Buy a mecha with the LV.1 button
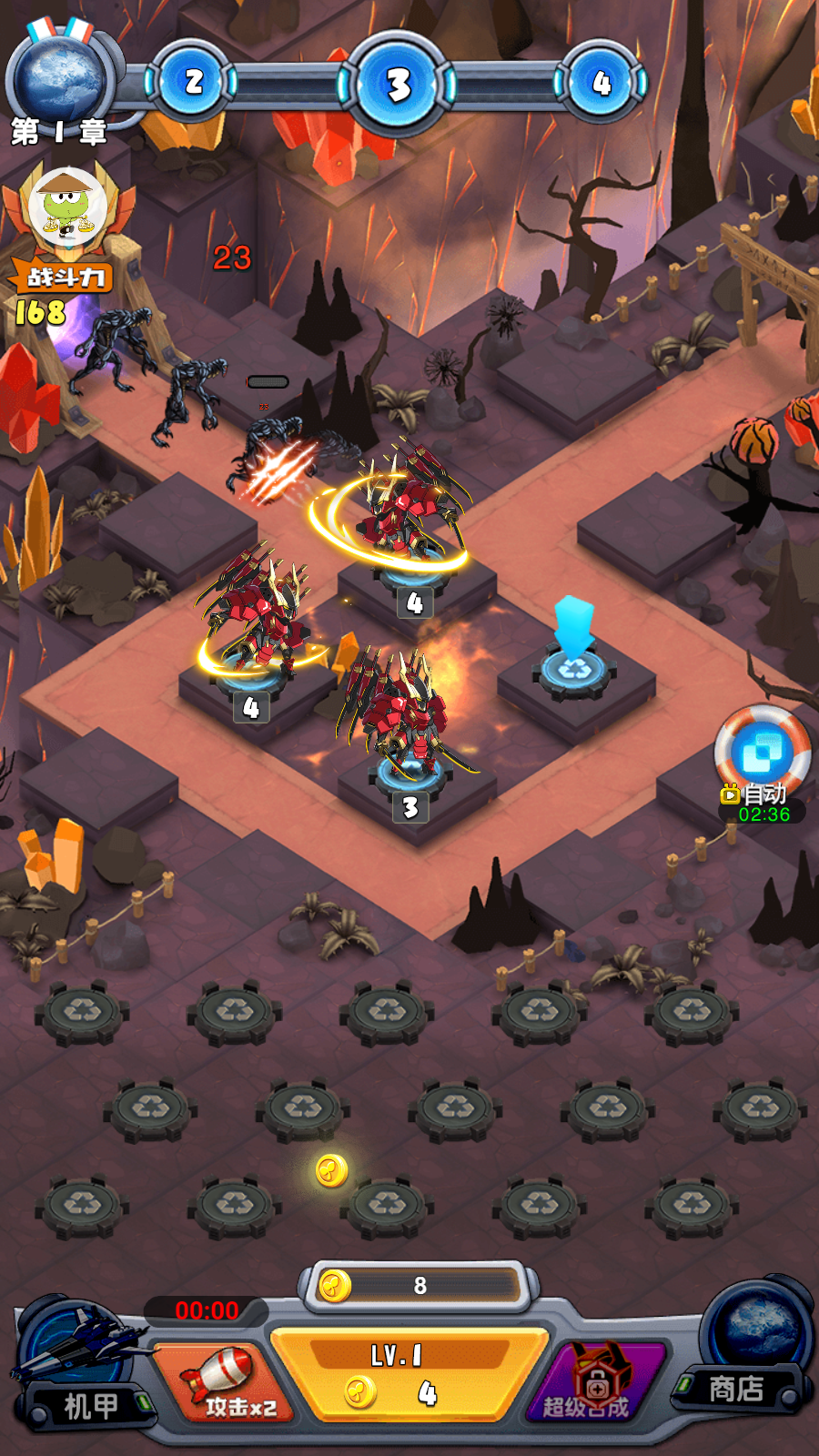The image size is (819, 1456). pos(409,1376)
